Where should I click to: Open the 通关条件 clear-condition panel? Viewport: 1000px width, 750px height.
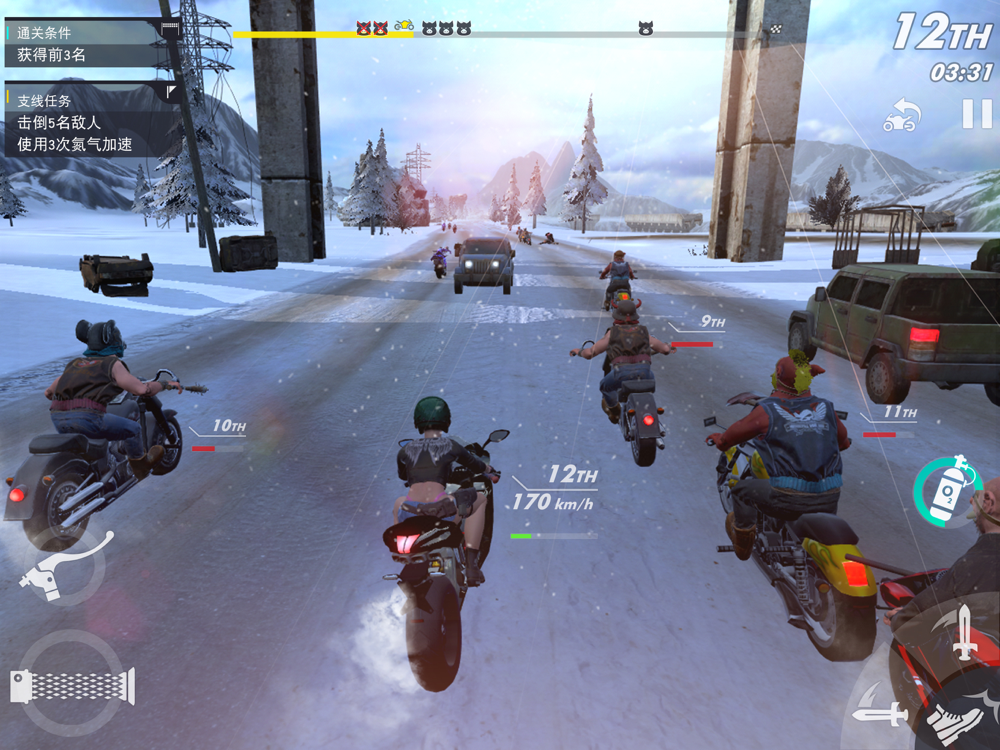pos(90,43)
